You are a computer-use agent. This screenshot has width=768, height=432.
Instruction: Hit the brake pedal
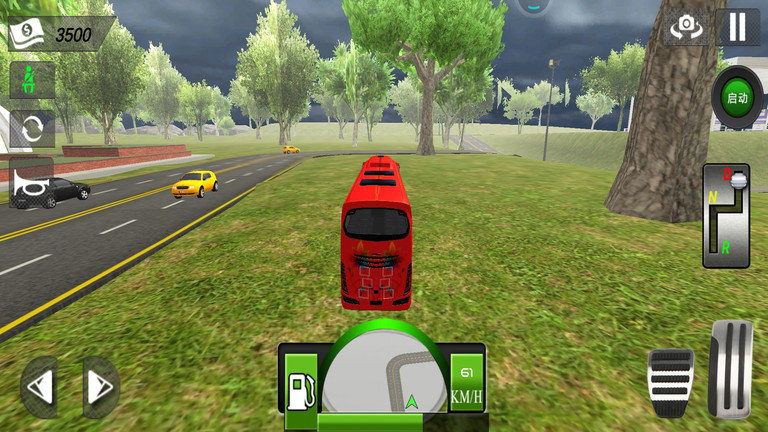pos(671,381)
